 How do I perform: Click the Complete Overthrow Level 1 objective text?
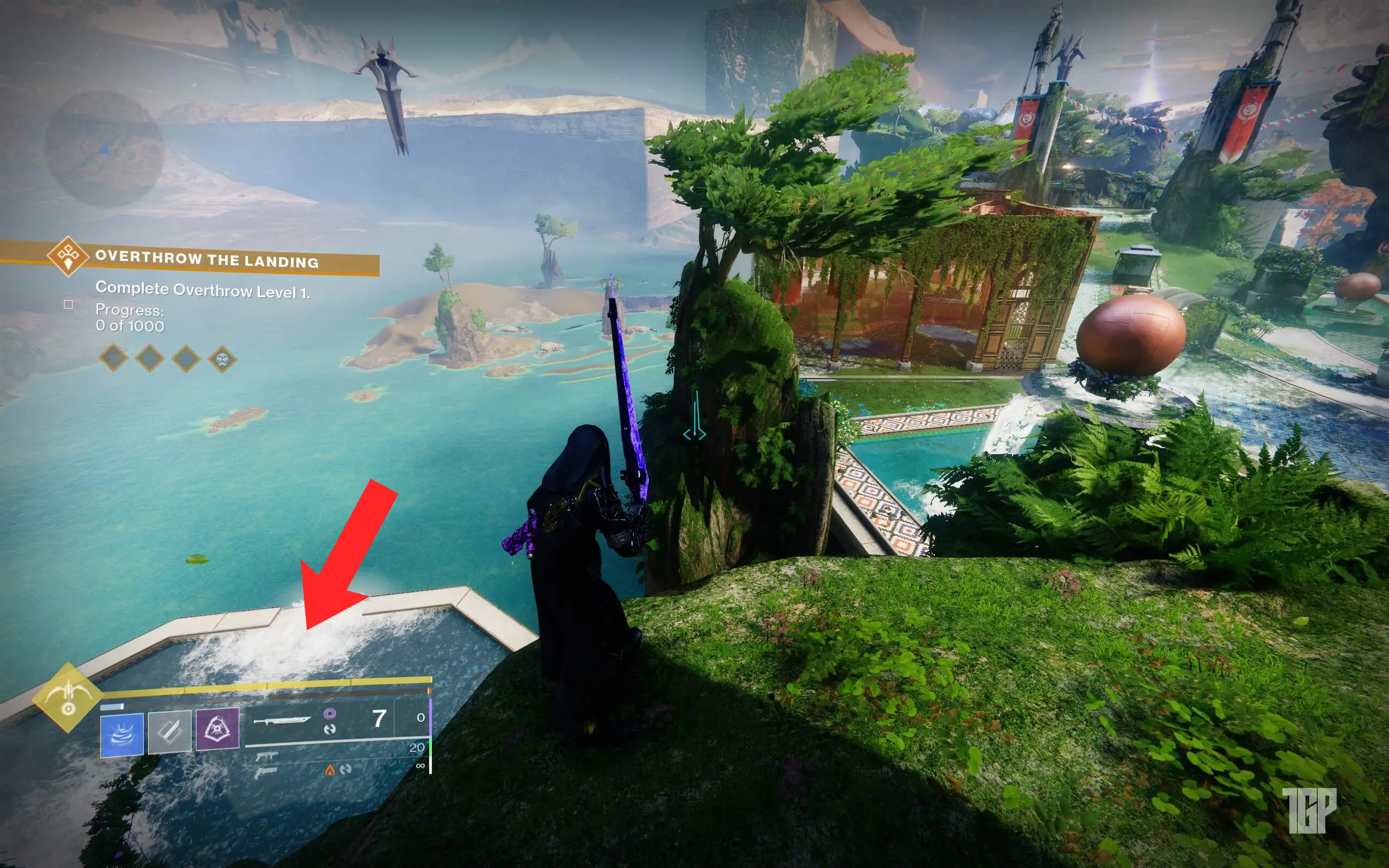click(x=205, y=289)
